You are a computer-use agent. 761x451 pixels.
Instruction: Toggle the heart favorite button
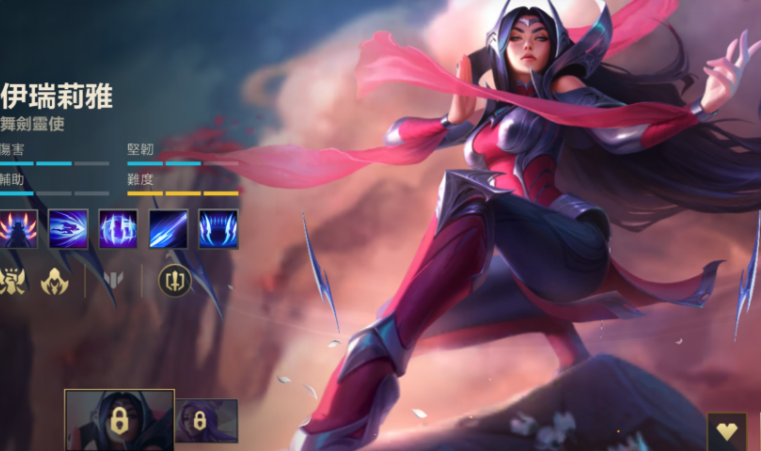point(727,432)
